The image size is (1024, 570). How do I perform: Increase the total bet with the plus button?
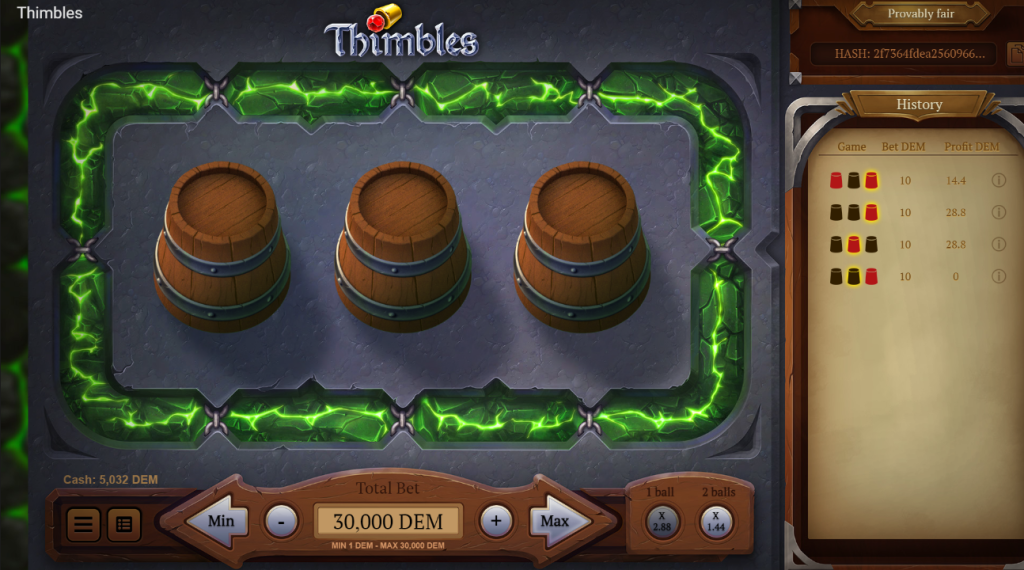click(496, 521)
